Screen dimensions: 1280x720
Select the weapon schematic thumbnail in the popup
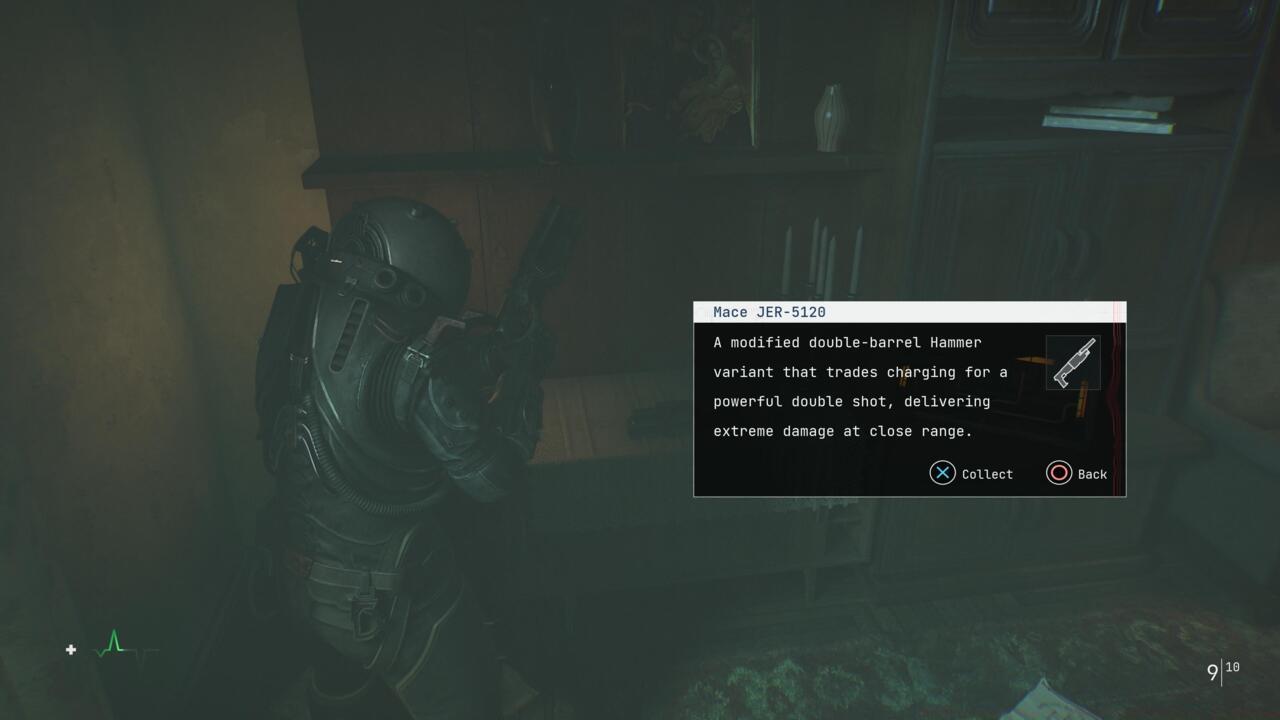click(1073, 361)
